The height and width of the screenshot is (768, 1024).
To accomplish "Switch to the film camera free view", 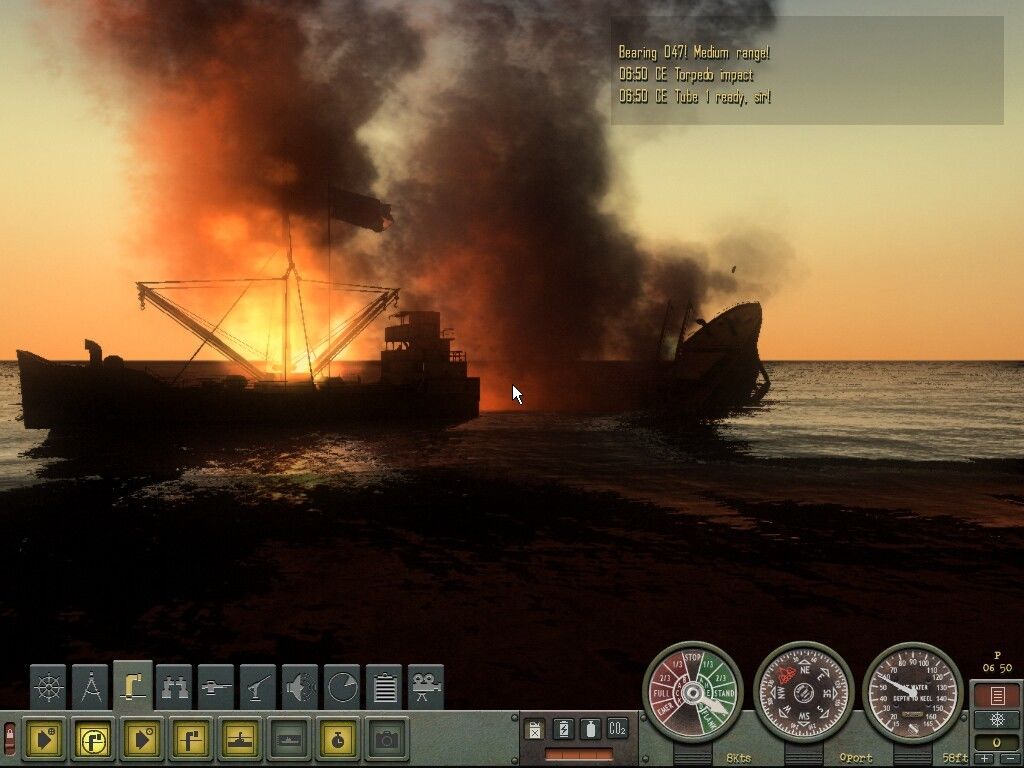I will click(x=426, y=687).
